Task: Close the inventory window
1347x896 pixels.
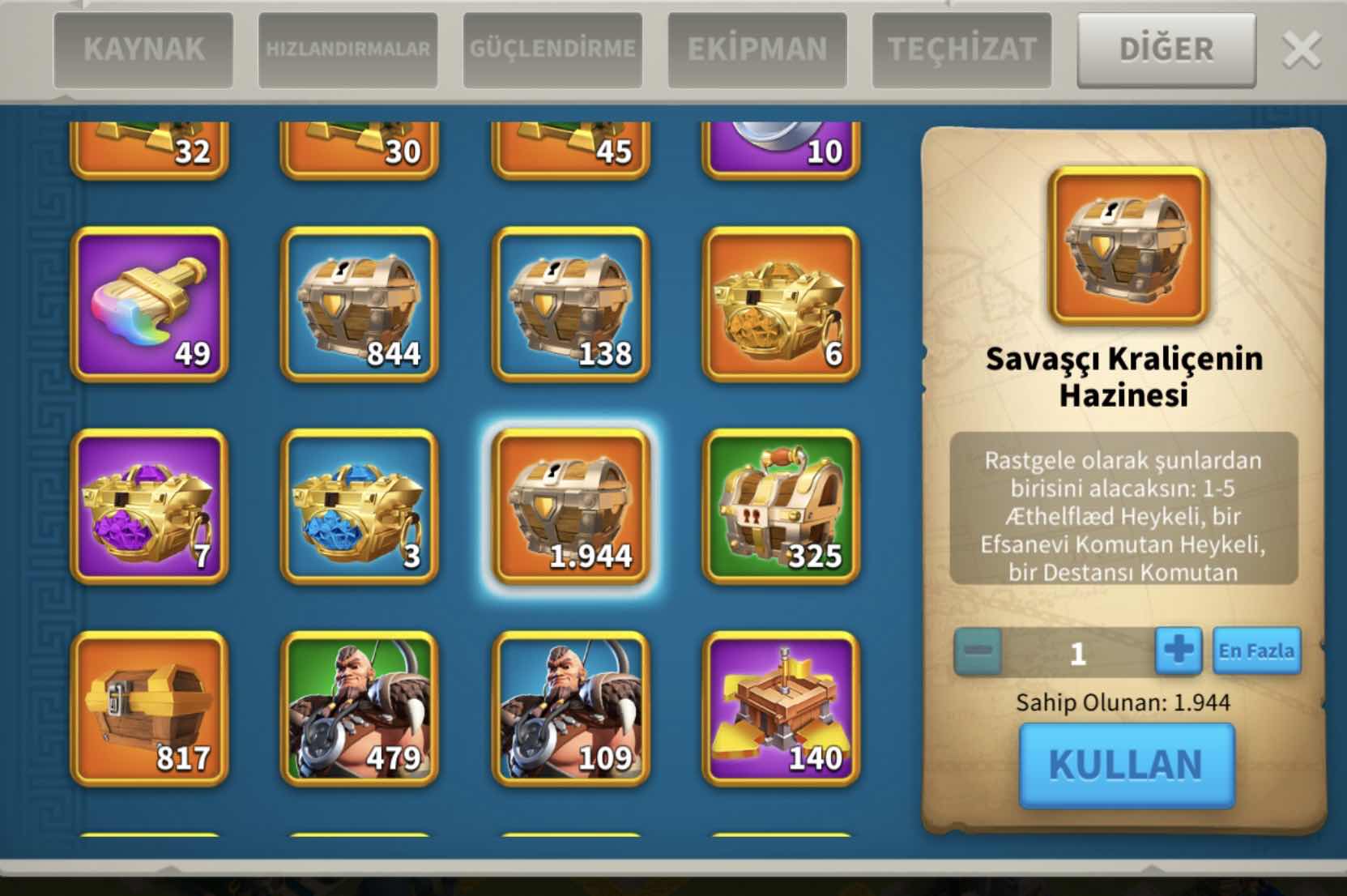Action: point(1302,50)
